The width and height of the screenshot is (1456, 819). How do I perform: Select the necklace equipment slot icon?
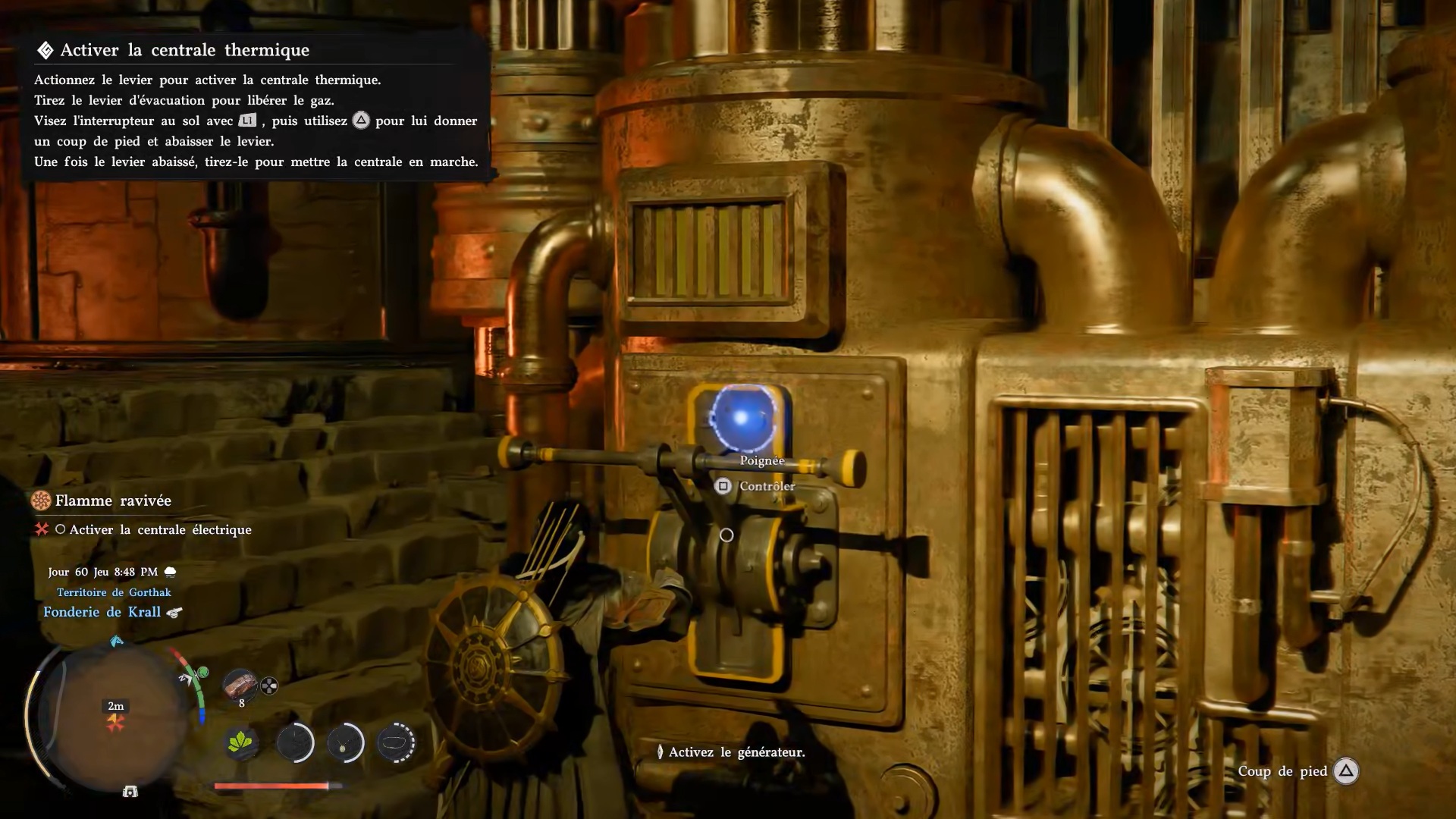345,743
